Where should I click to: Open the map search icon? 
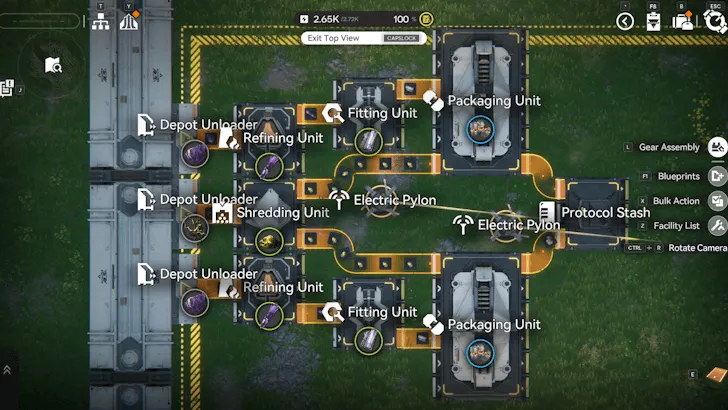(54, 66)
